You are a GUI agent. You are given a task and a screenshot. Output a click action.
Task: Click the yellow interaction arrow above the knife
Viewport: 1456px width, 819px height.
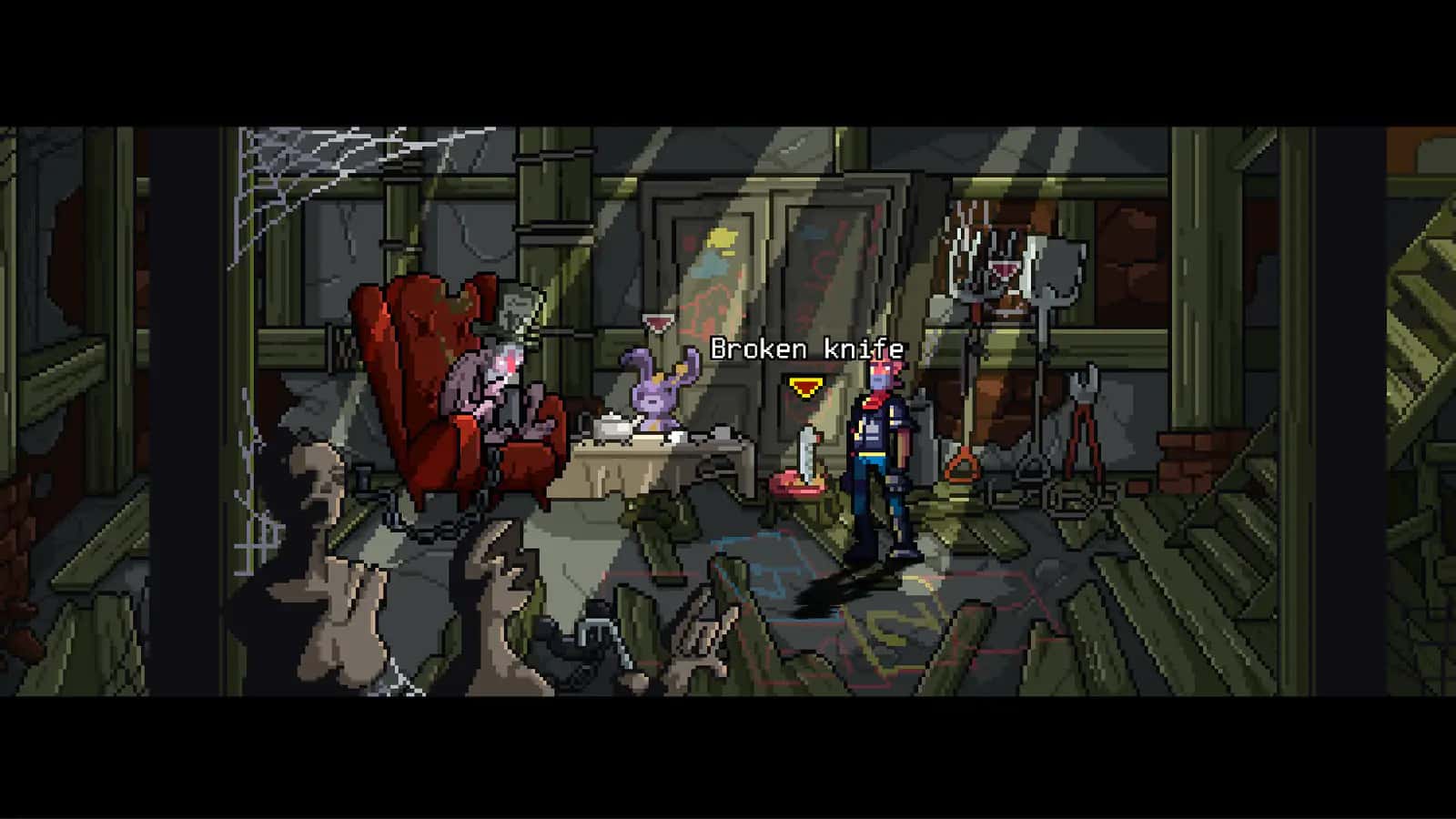(803, 386)
